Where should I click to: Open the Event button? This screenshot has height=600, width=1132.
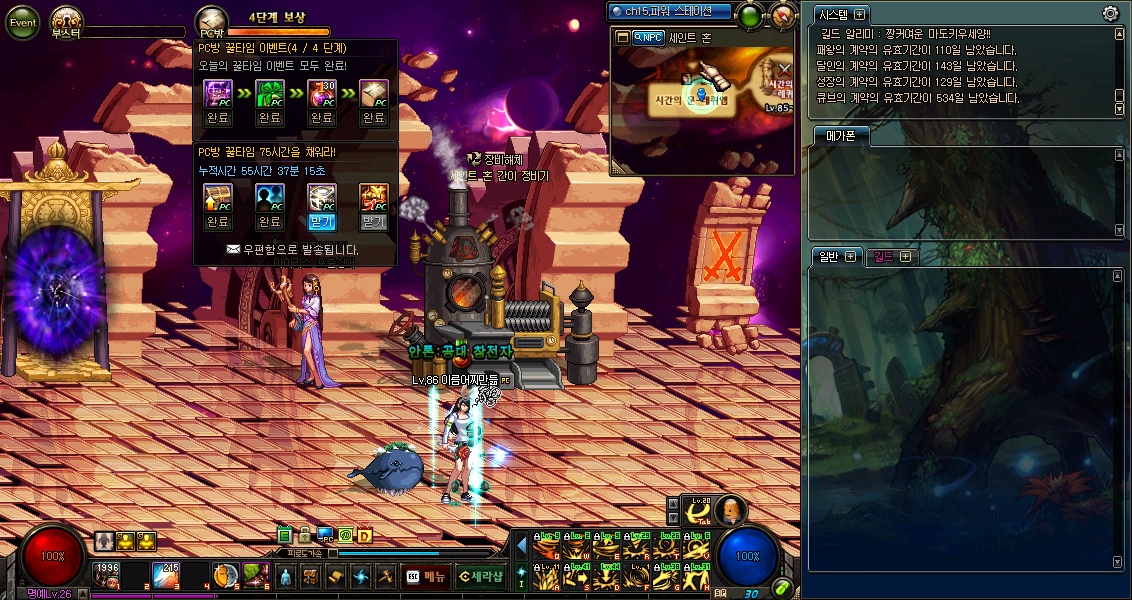pyautogui.click(x=23, y=22)
